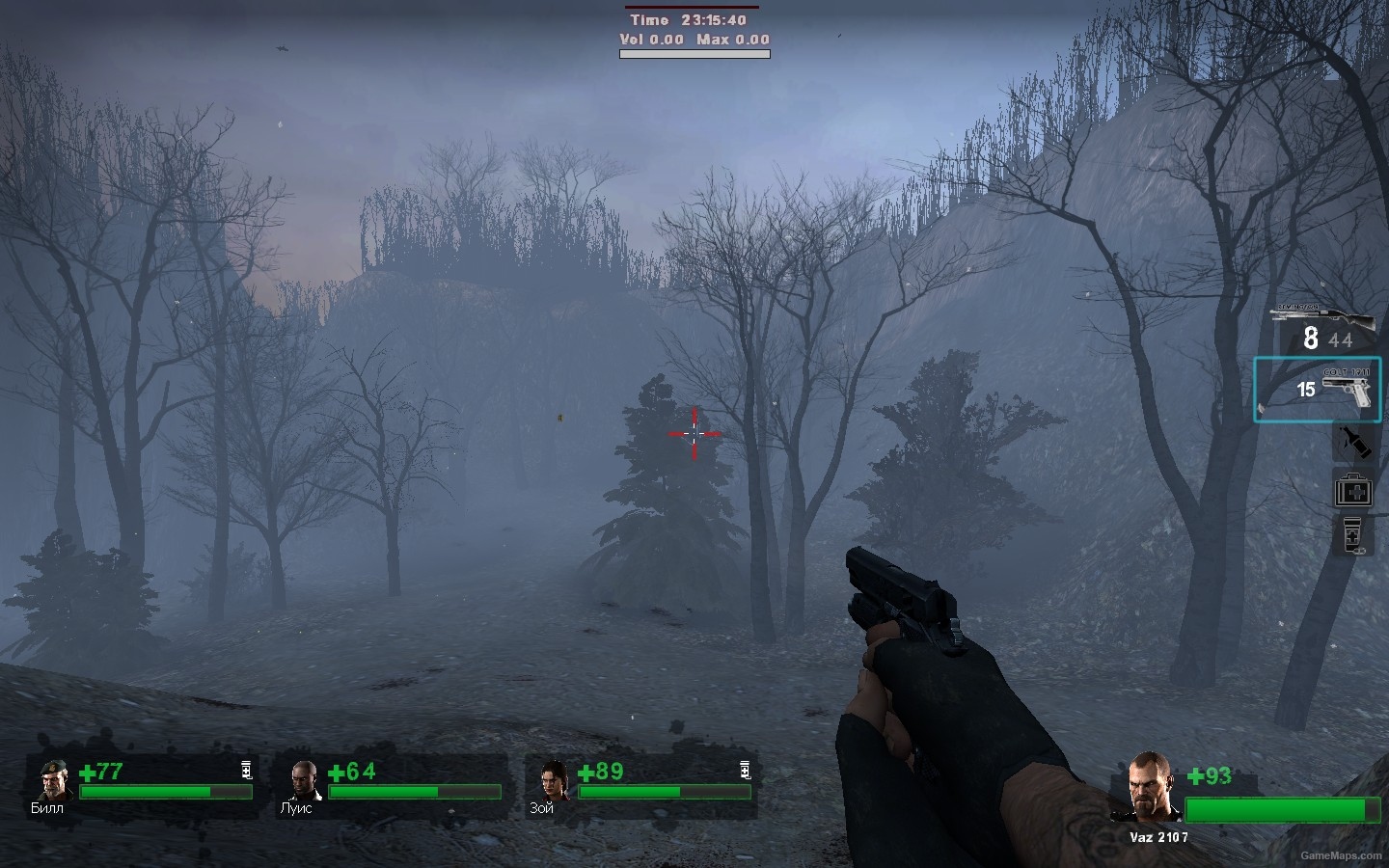Click the shotgun reserve ammo count 44
1389x868 pixels.
[1338, 341]
